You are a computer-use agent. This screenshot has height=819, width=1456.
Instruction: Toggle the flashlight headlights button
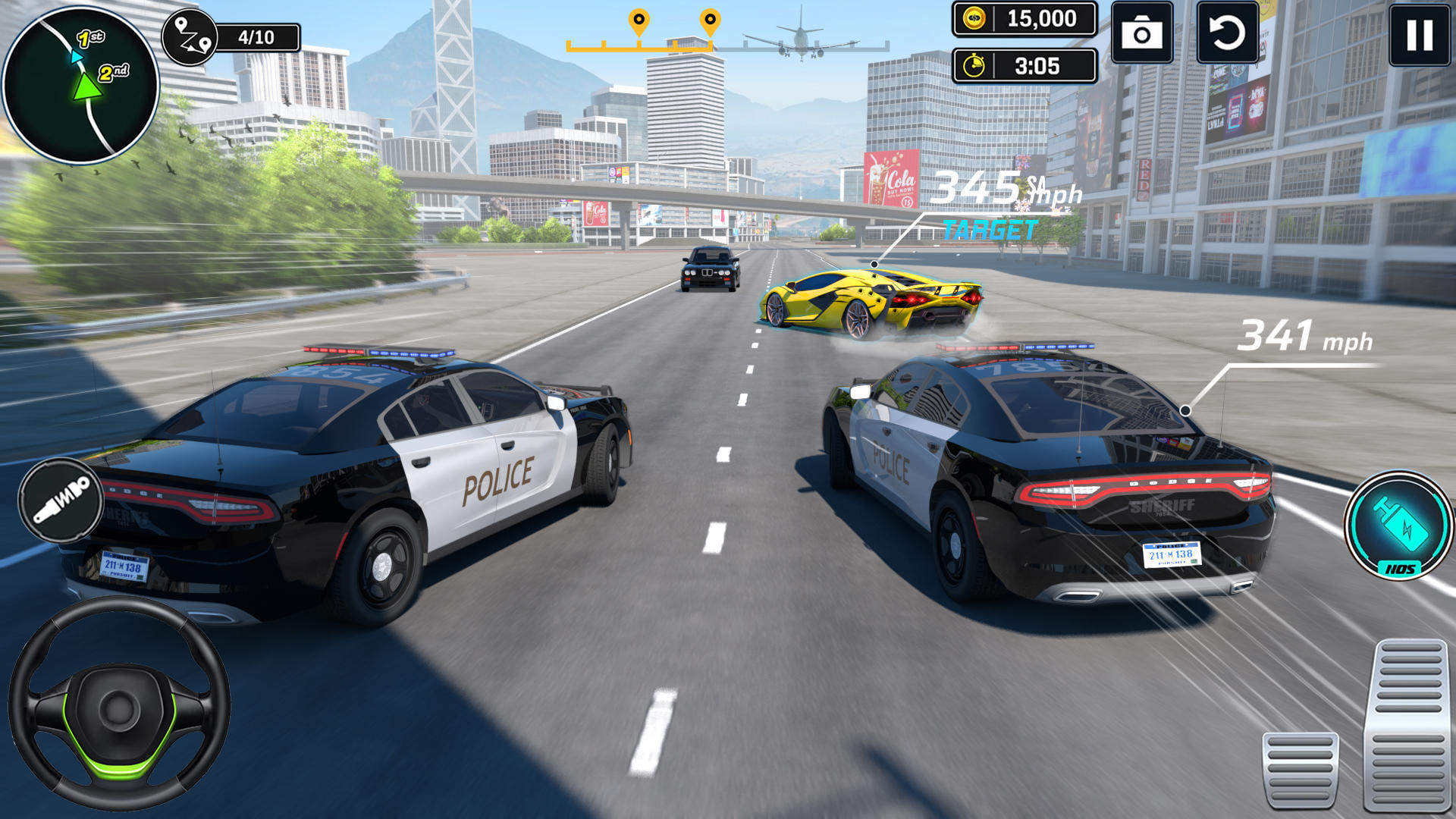pos(61,500)
